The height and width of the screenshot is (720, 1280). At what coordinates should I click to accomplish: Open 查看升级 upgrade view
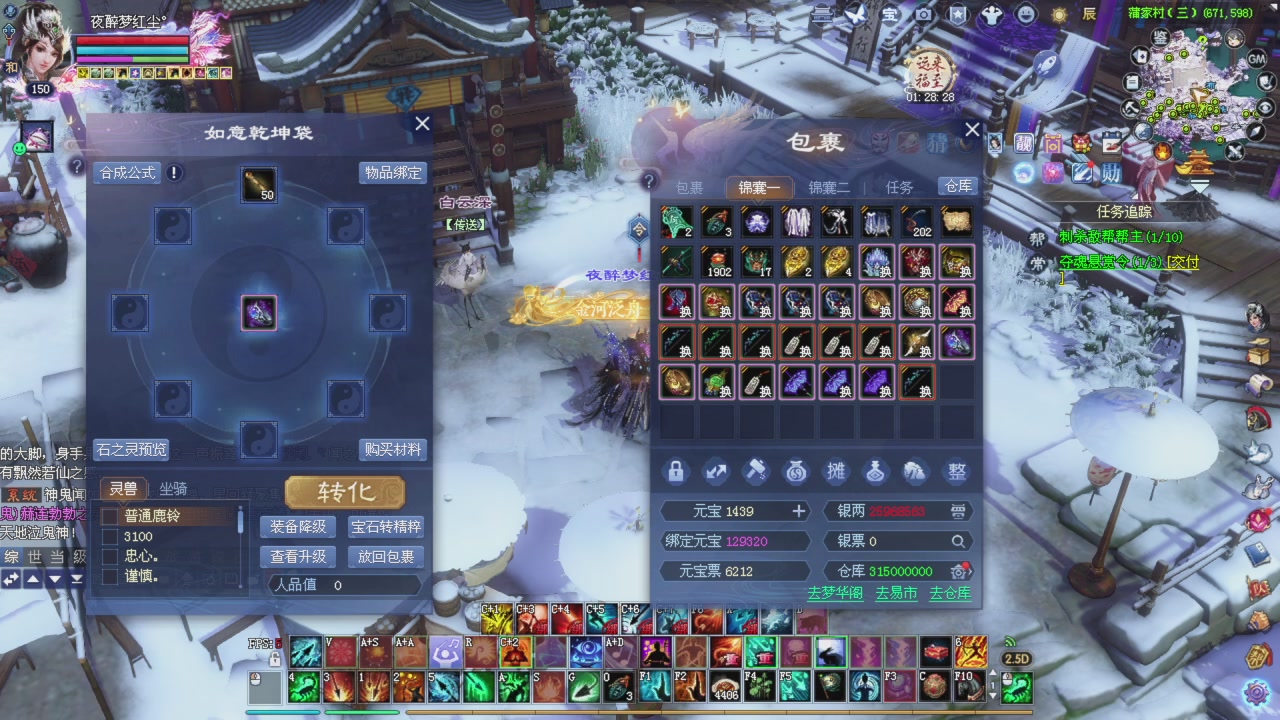coord(298,557)
